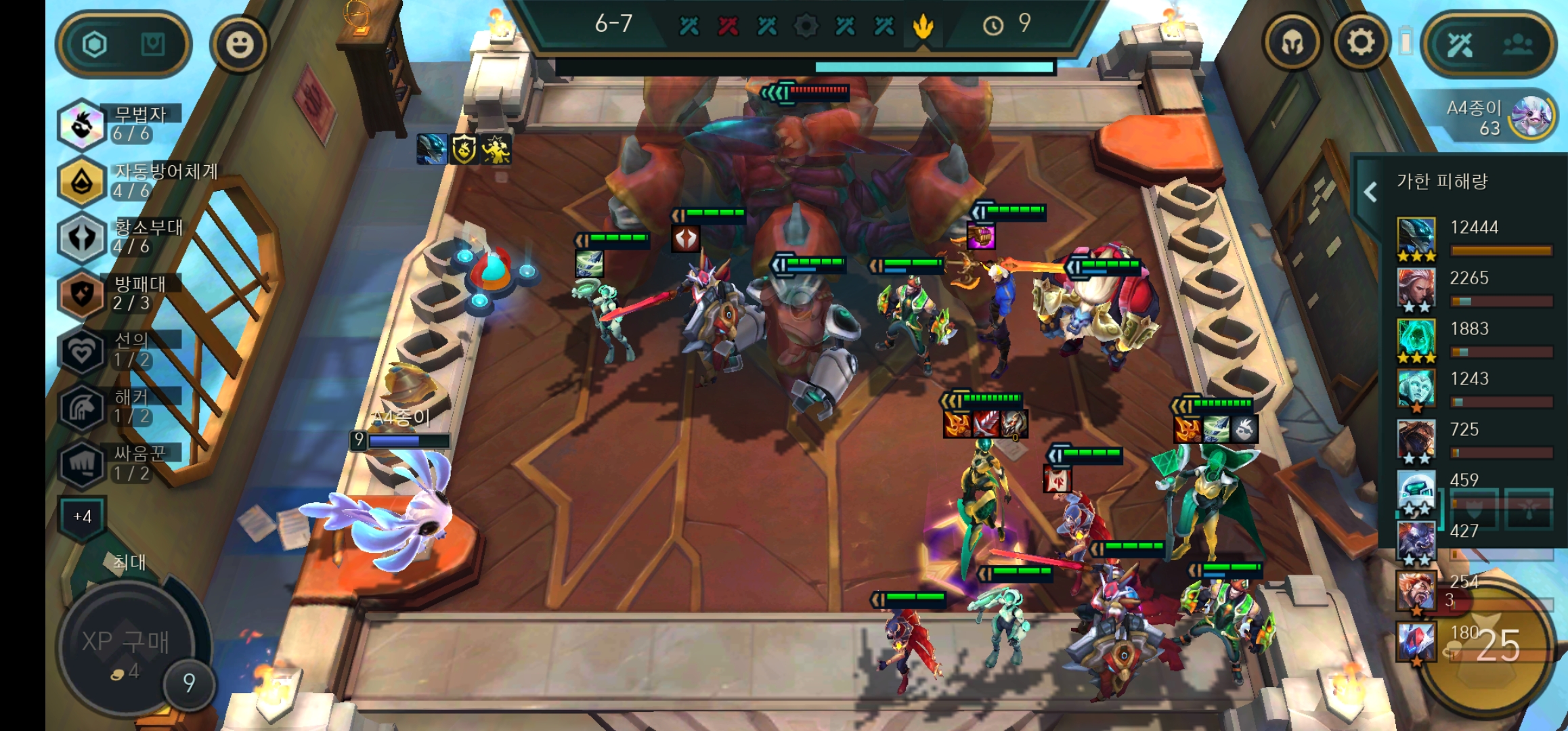View A4종이 player portrait

(1531, 116)
